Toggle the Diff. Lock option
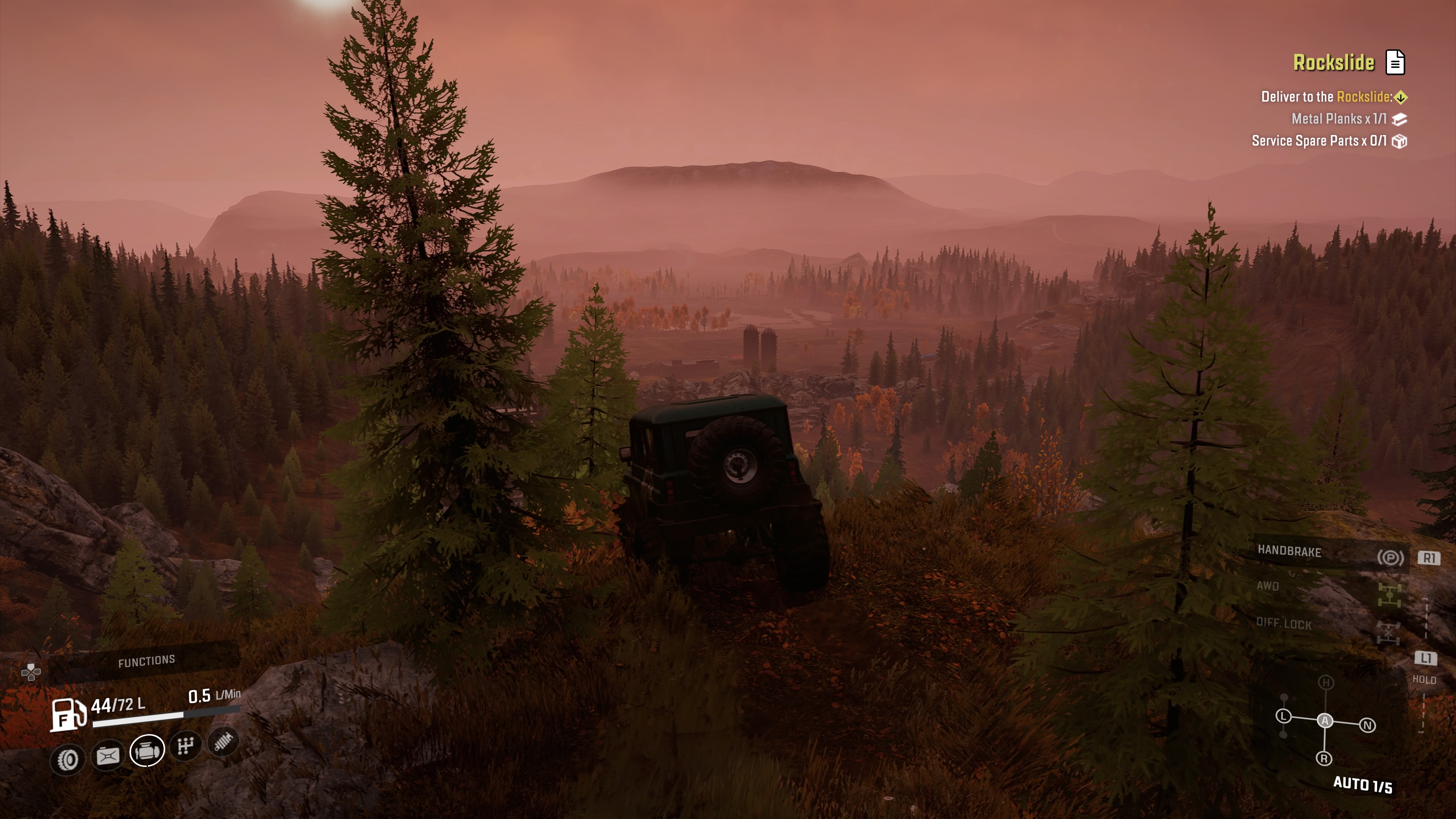This screenshot has width=1456, height=819. point(1283,623)
